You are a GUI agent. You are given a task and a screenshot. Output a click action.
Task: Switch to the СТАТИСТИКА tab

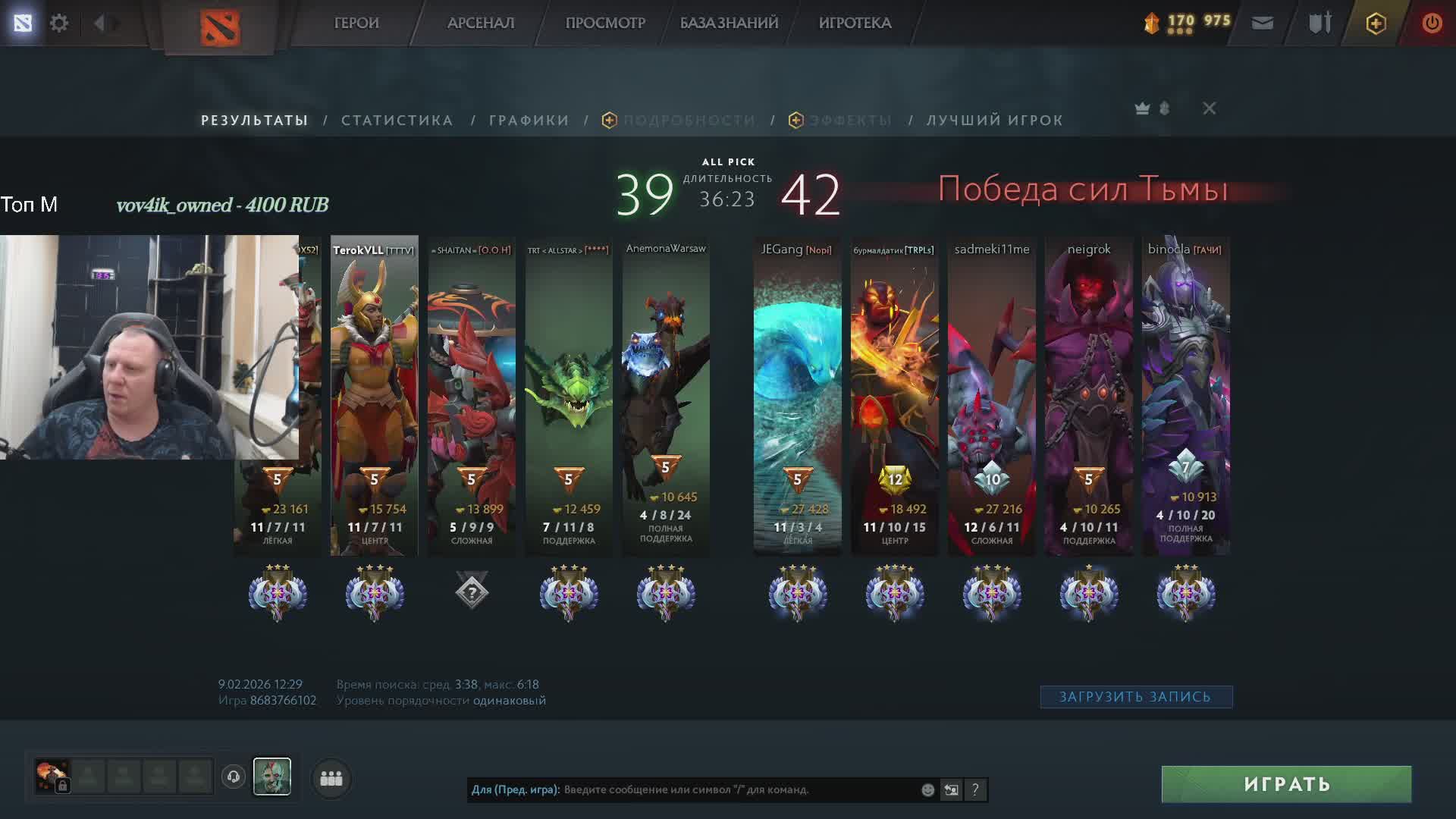pyautogui.click(x=397, y=121)
